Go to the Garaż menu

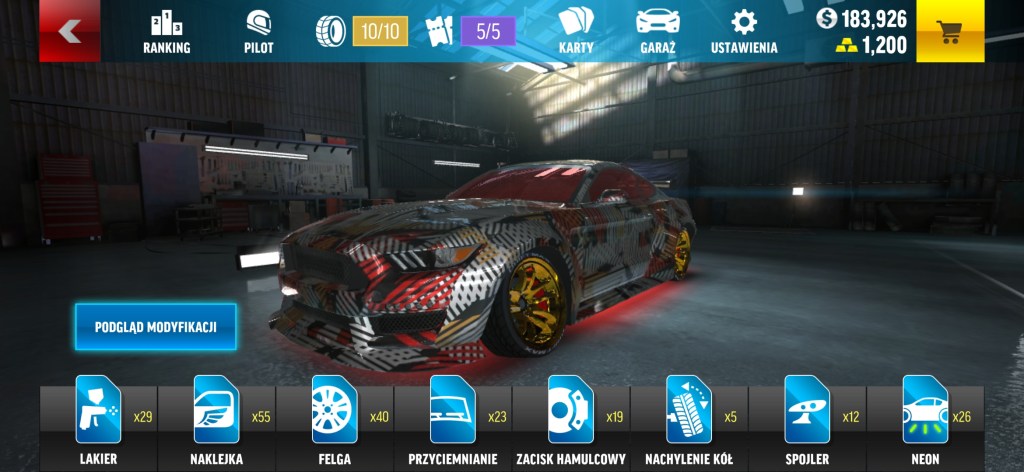click(658, 32)
